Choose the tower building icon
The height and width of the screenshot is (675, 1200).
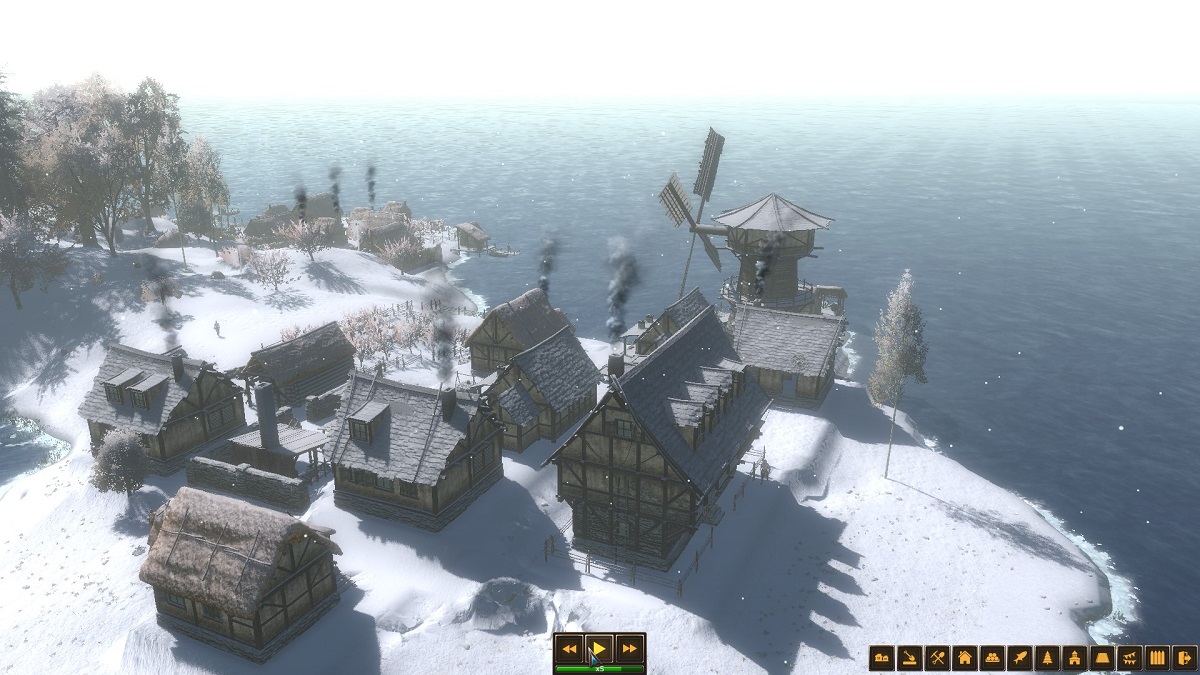1074,657
